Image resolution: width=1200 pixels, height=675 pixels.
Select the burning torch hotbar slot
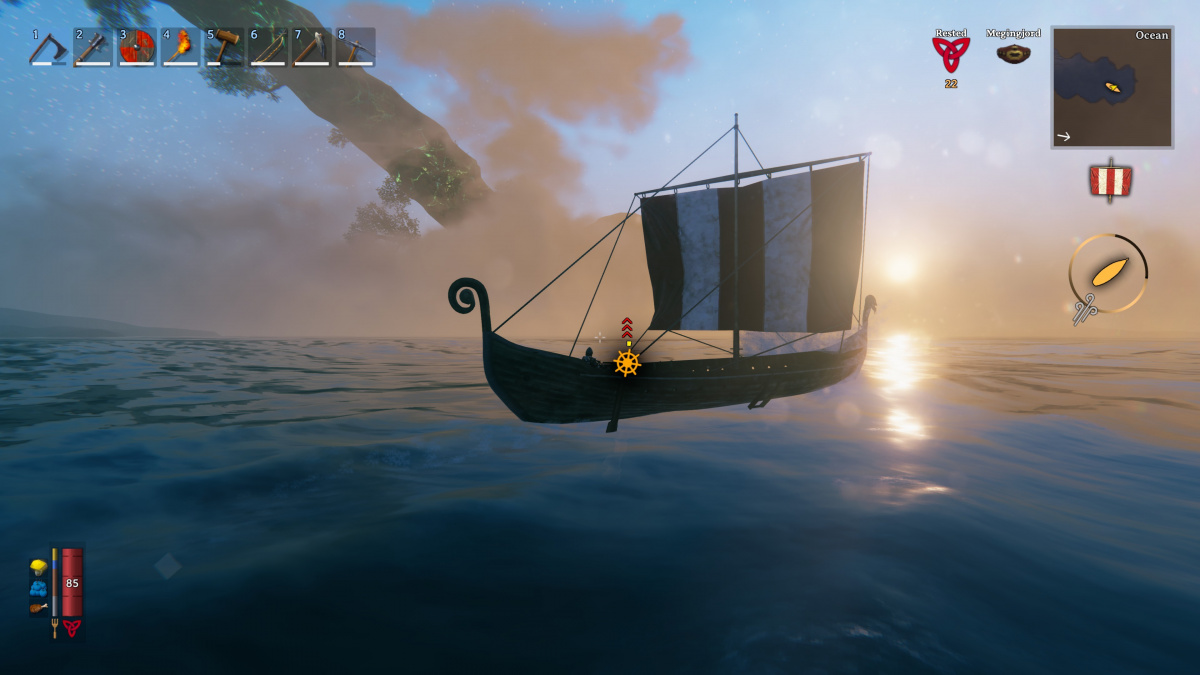click(181, 47)
